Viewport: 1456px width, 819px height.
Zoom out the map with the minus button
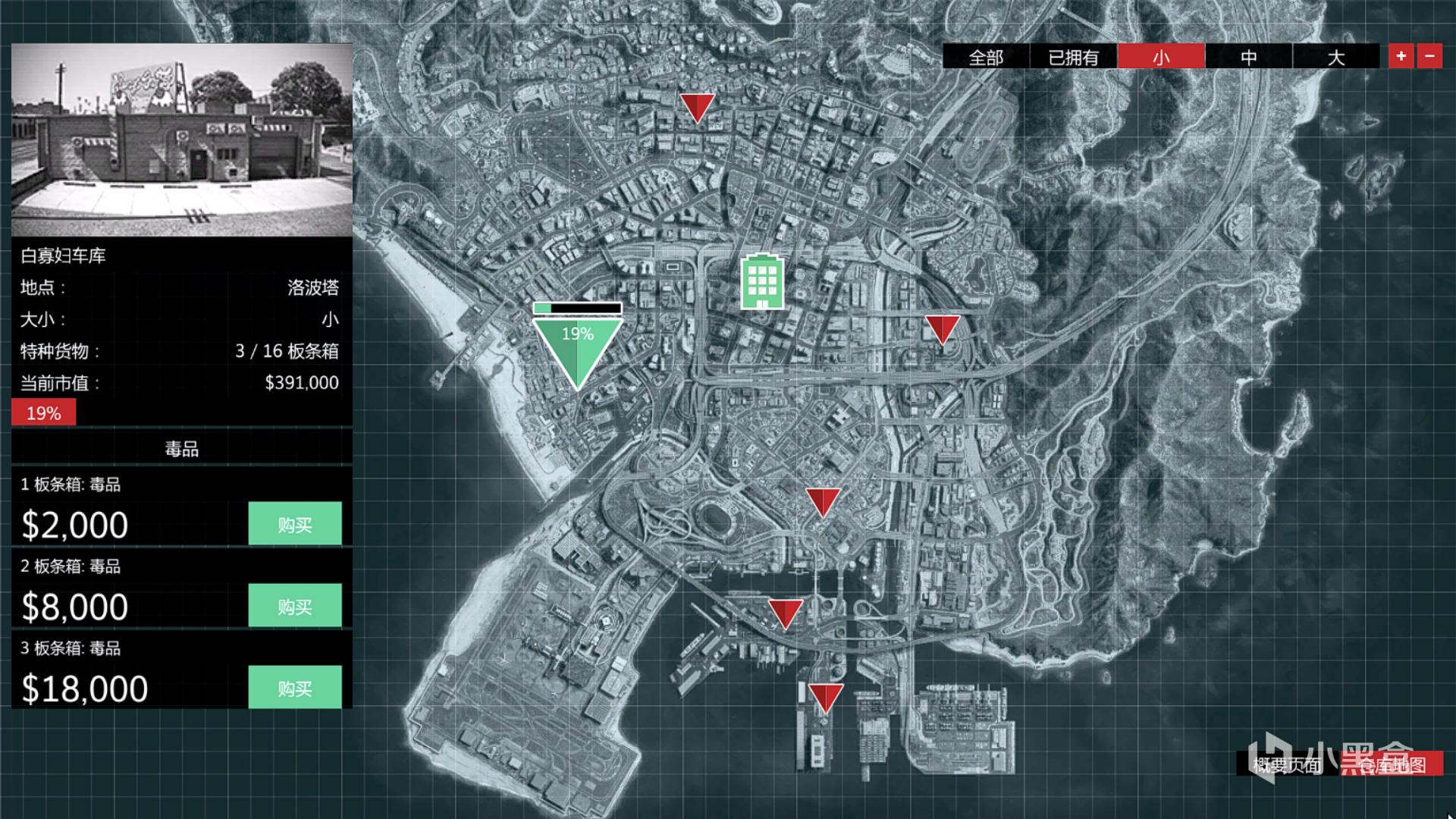pos(1429,56)
